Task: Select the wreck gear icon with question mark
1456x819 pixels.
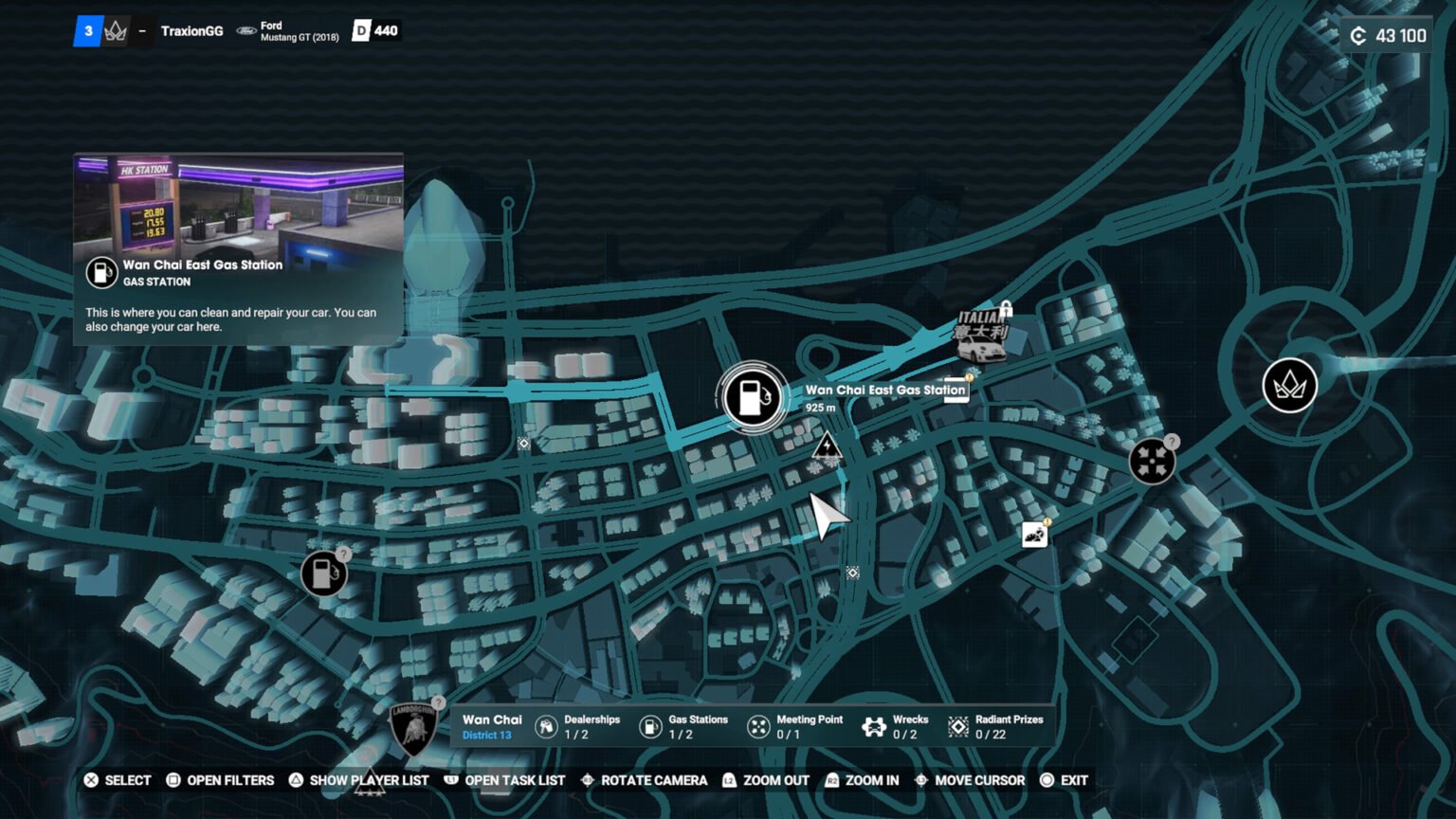Action: click(x=1154, y=462)
